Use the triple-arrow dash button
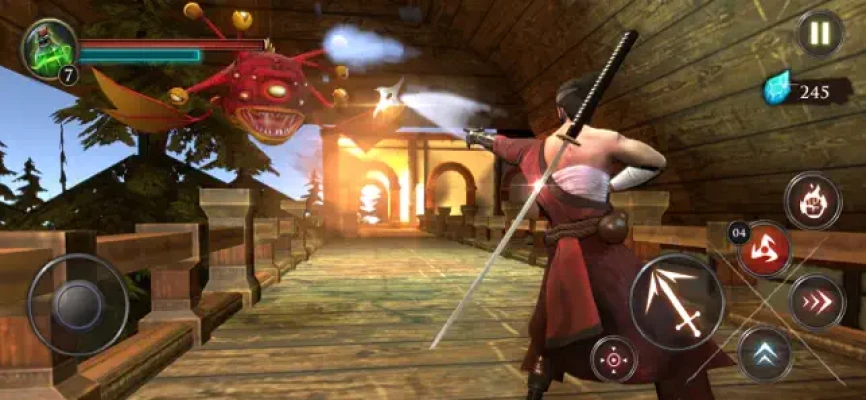The image size is (866, 400). tap(817, 302)
